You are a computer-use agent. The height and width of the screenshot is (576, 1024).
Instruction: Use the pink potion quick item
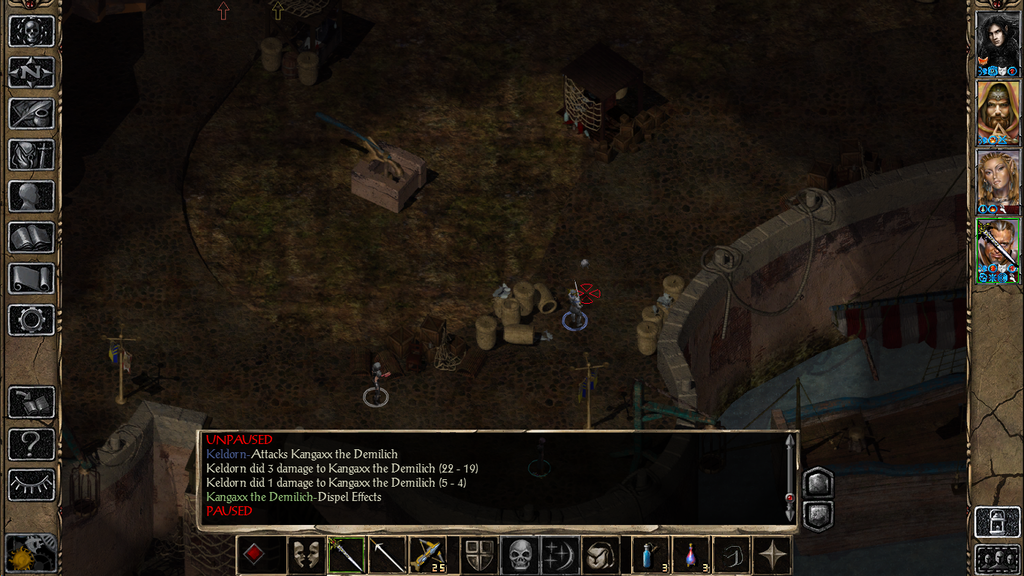coord(691,555)
